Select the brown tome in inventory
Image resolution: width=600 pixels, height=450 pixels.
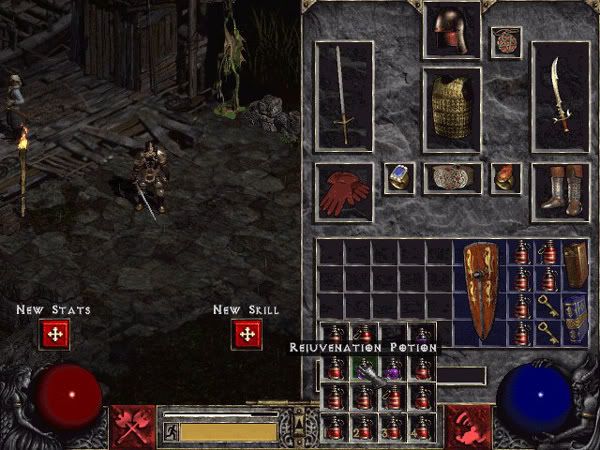pos(574,264)
